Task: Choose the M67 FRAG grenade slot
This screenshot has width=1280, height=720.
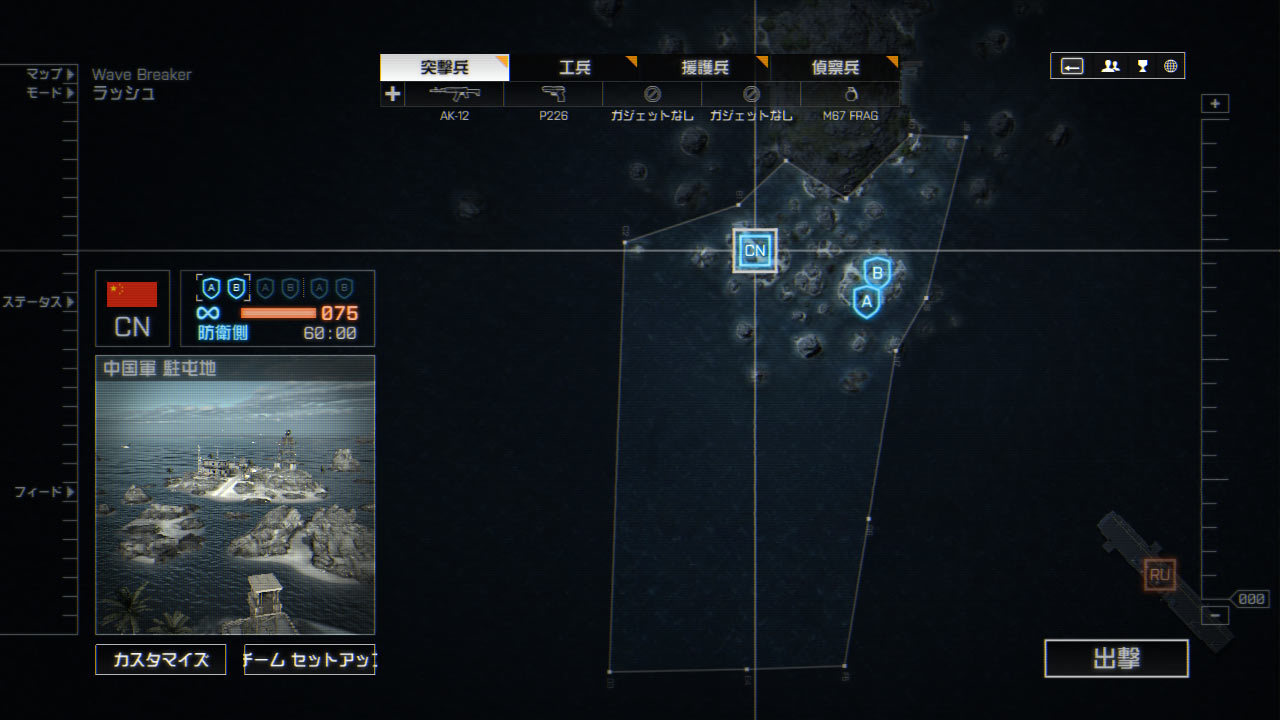Action: [850, 95]
